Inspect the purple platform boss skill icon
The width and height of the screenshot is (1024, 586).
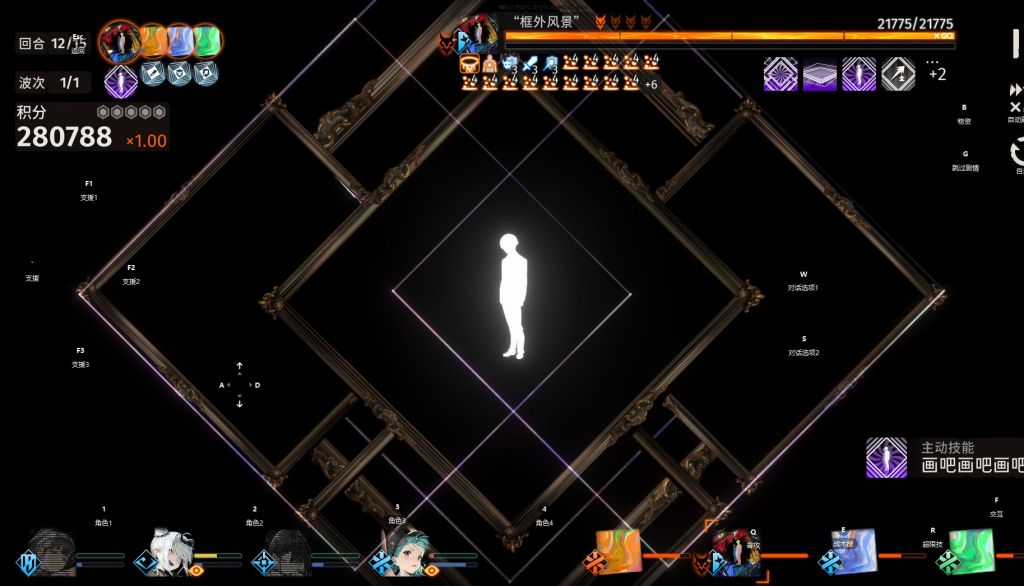coord(820,73)
